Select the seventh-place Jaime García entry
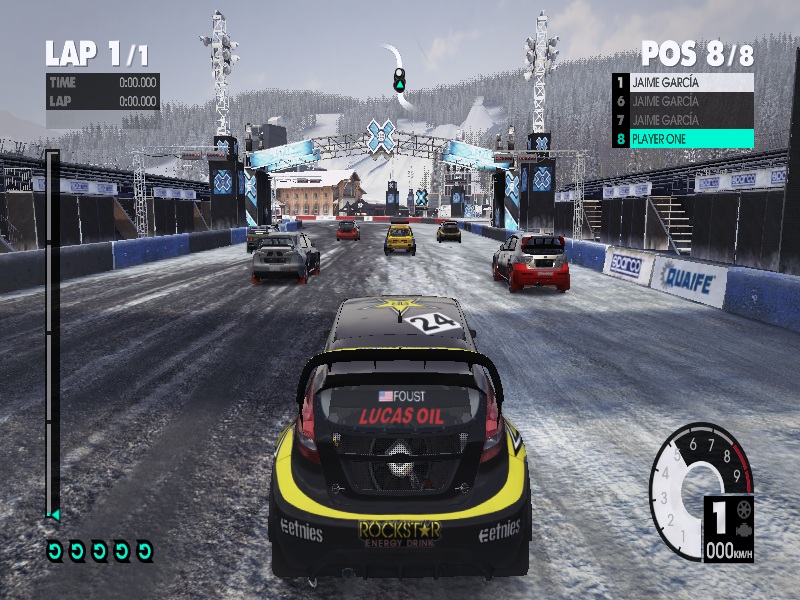The height and width of the screenshot is (600, 800). click(682, 120)
